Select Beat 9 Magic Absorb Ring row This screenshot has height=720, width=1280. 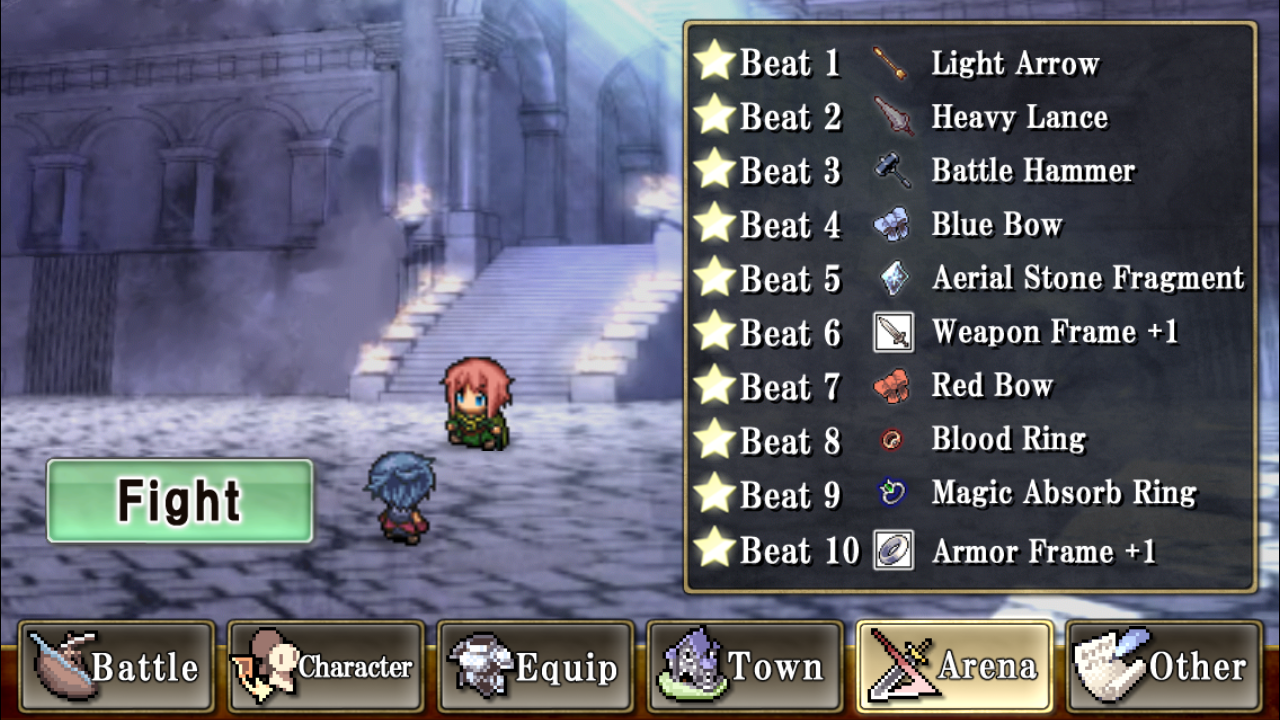(969, 493)
